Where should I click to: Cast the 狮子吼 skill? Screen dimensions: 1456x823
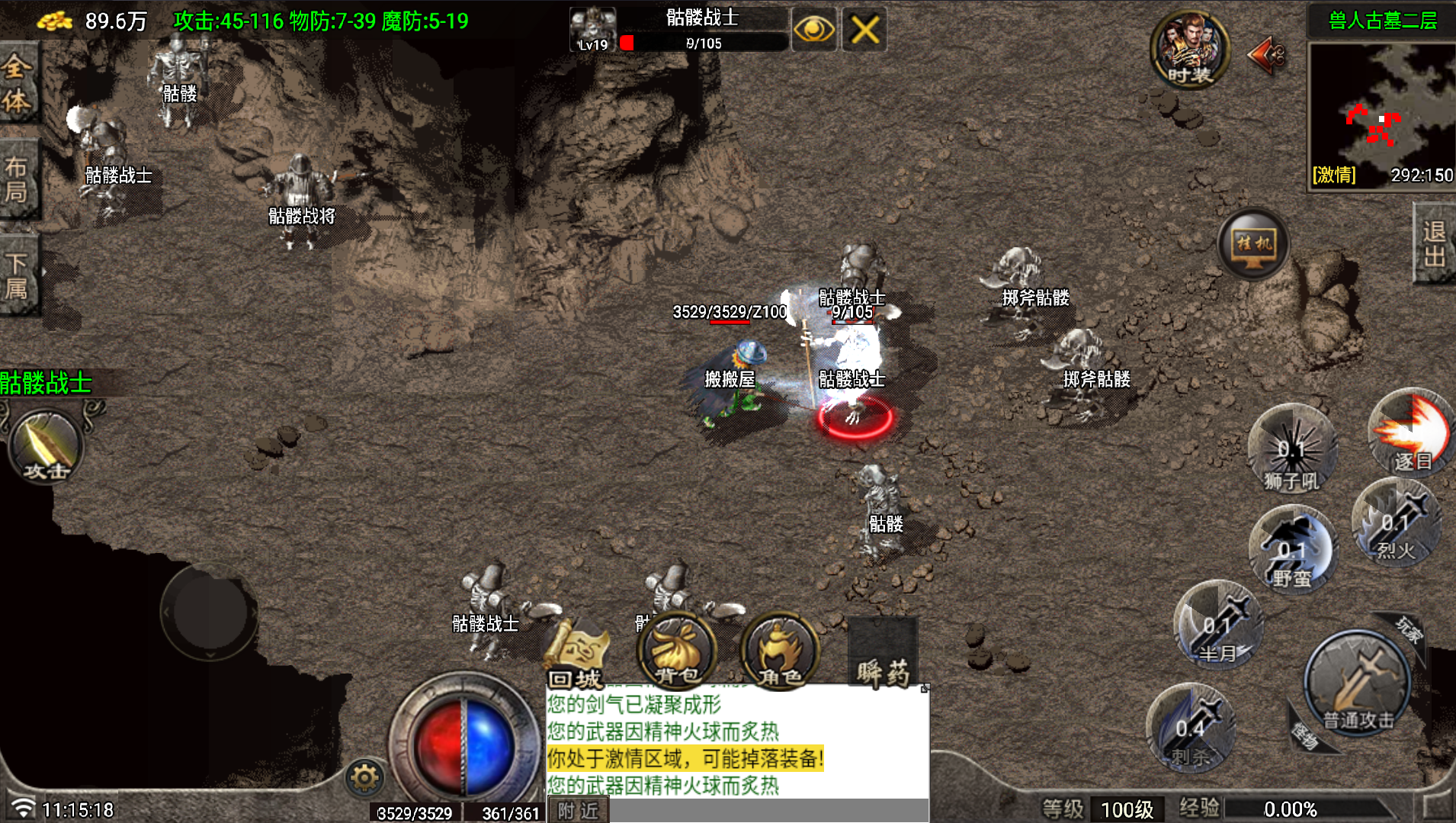click(x=1291, y=450)
